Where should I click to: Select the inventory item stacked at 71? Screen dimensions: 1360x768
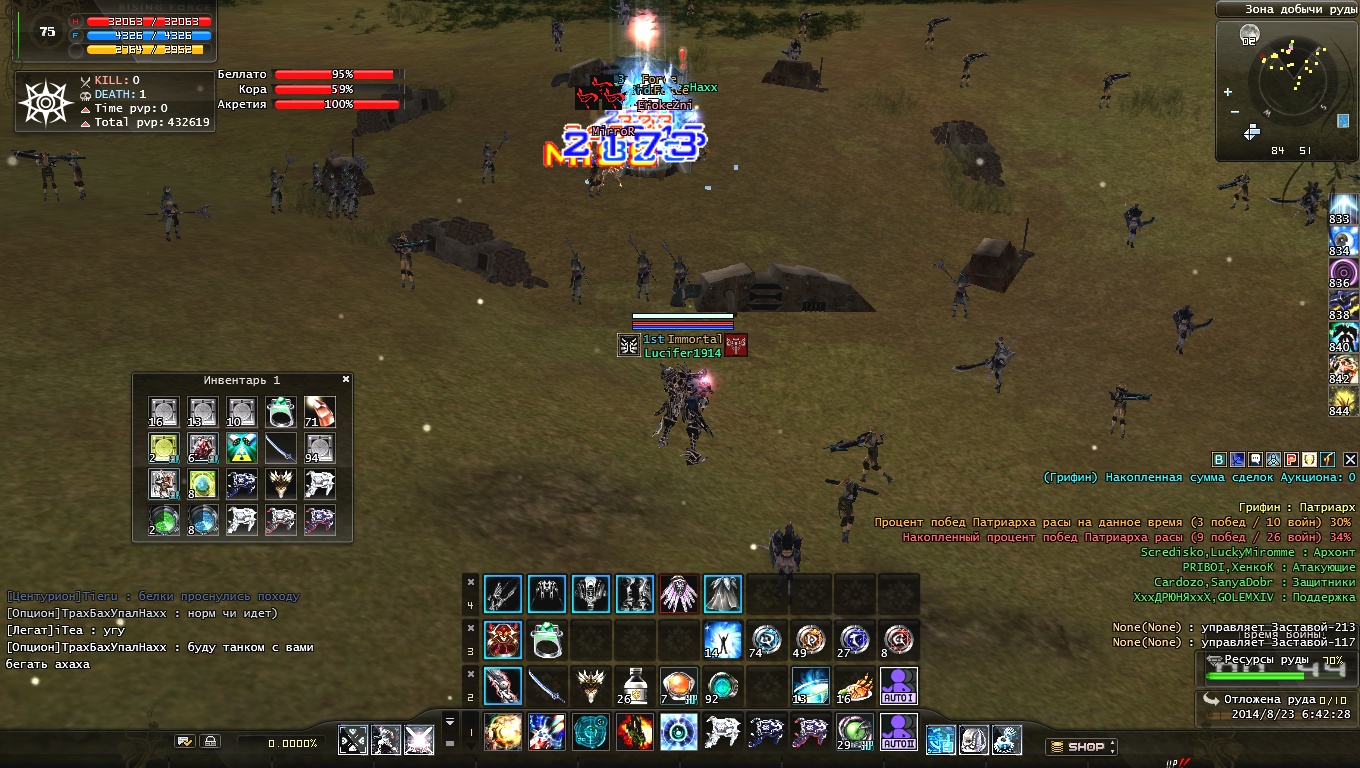point(320,412)
